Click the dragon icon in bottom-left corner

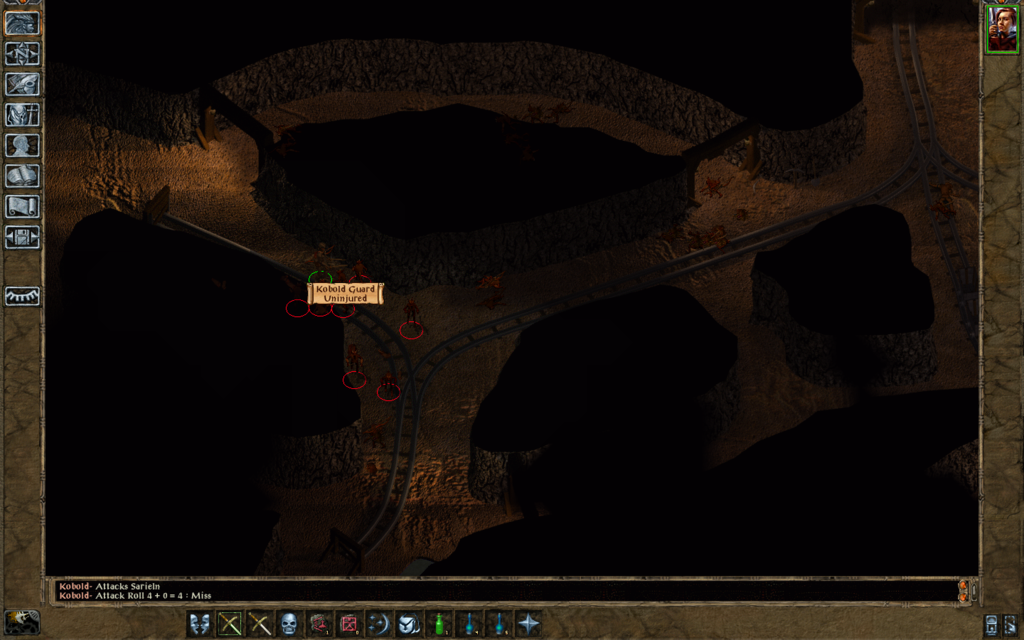(x=22, y=622)
